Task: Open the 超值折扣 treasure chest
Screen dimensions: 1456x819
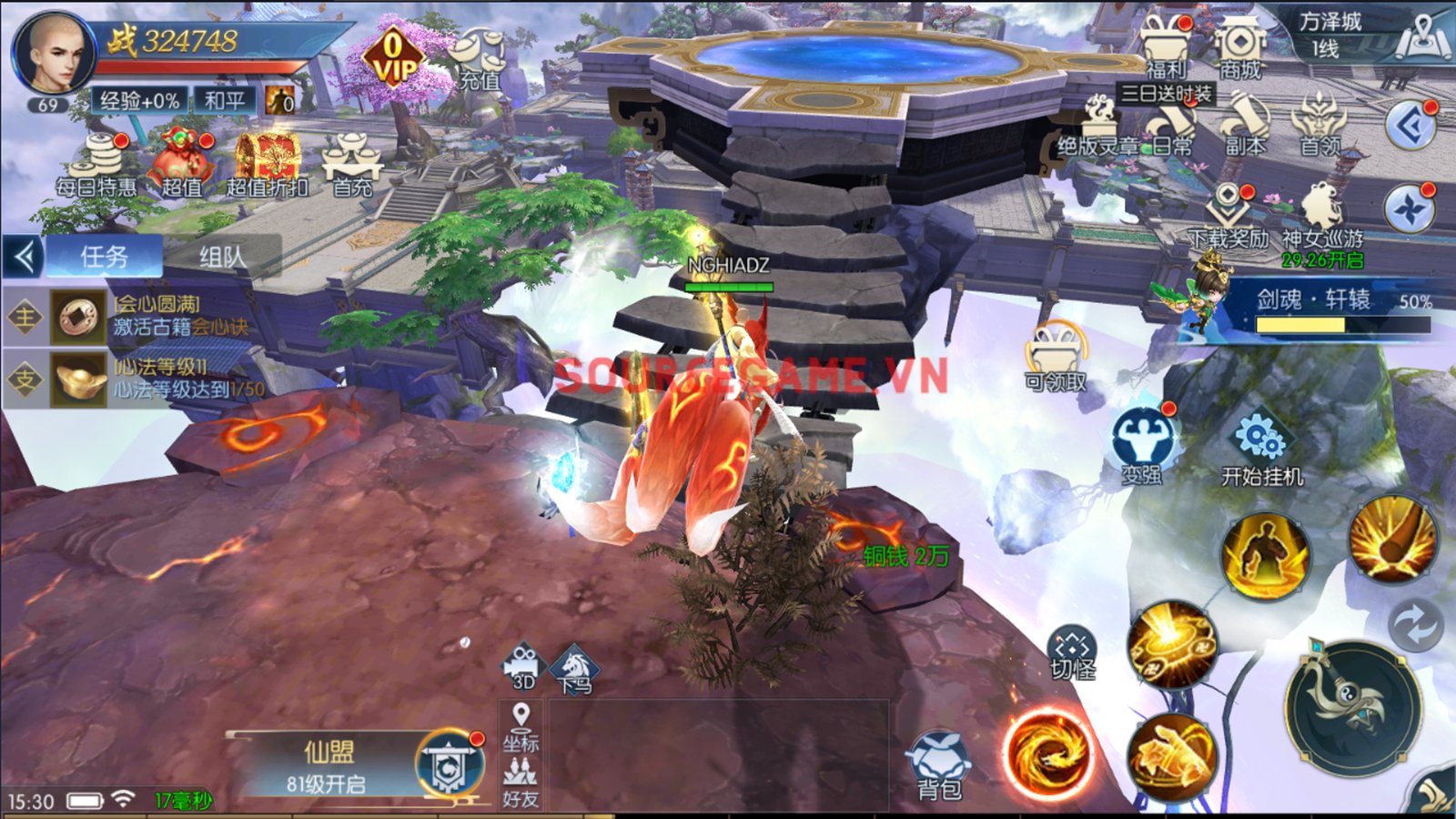Action: (267, 164)
